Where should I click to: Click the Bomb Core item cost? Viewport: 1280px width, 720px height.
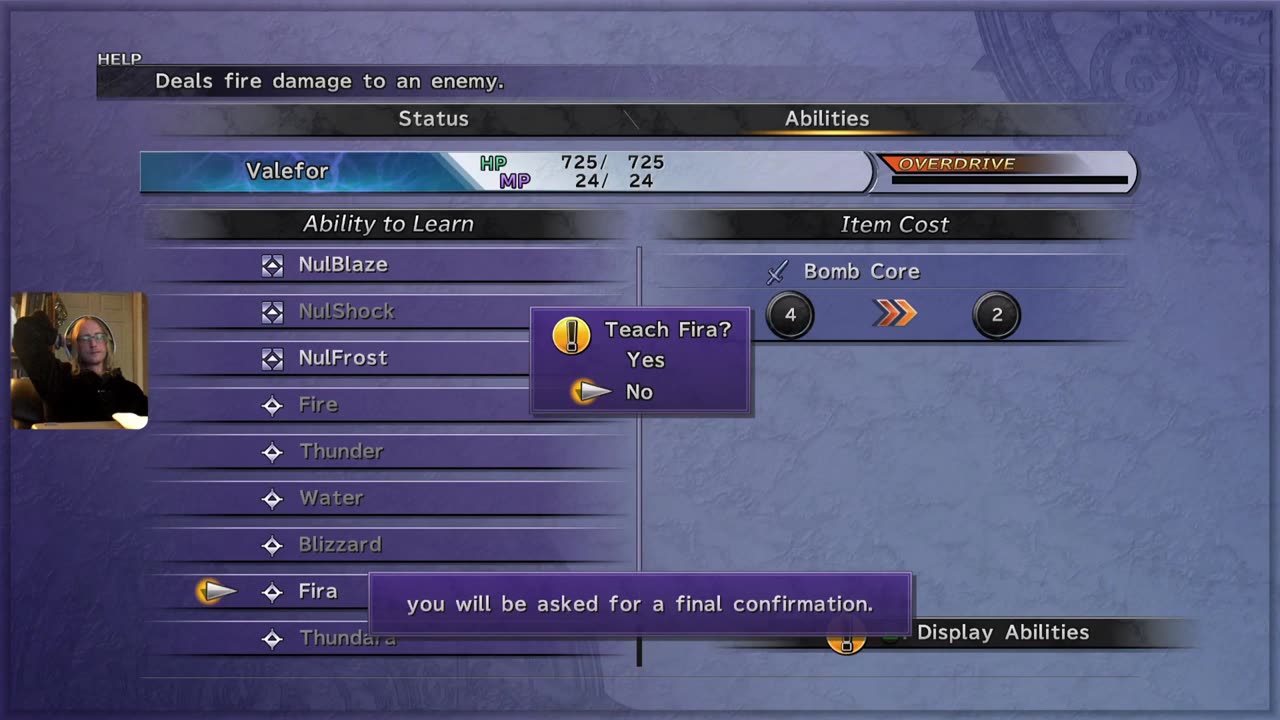click(x=861, y=272)
